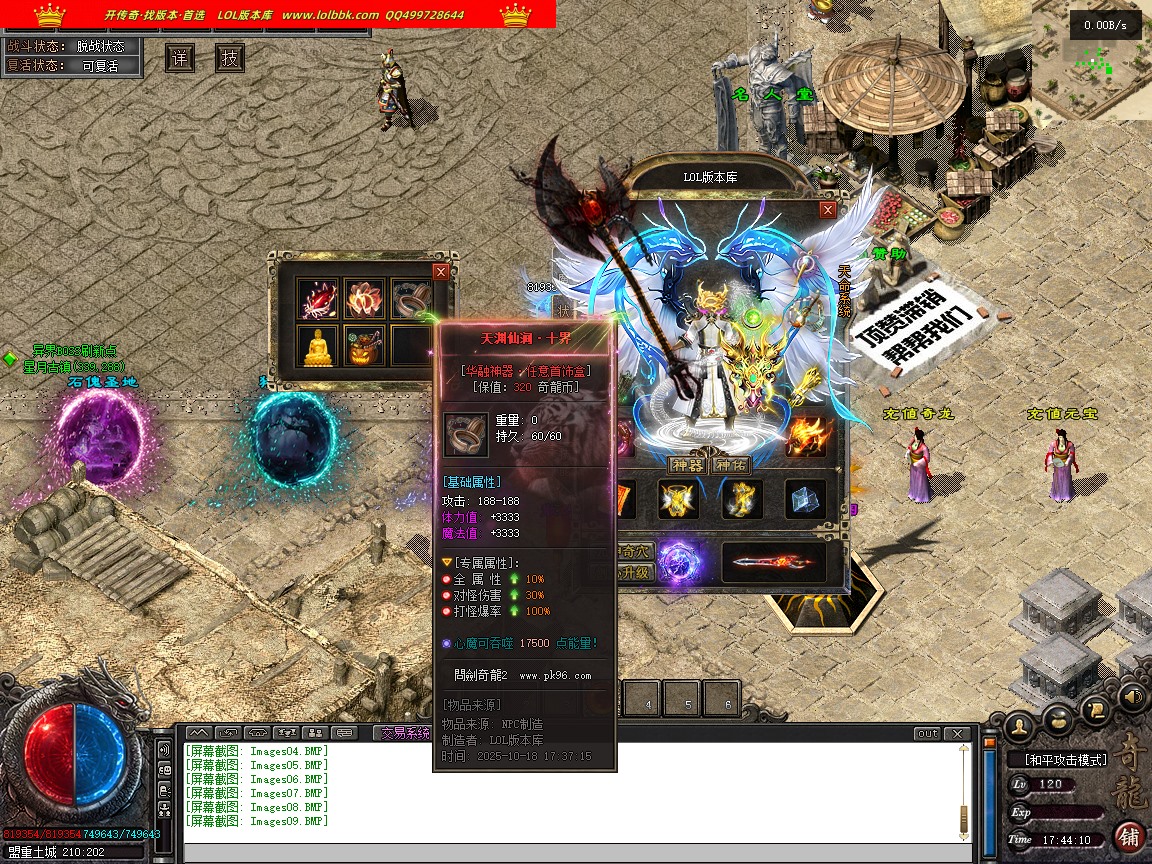The image size is (1152, 864).
Task: Close the chat window
Action: [958, 734]
